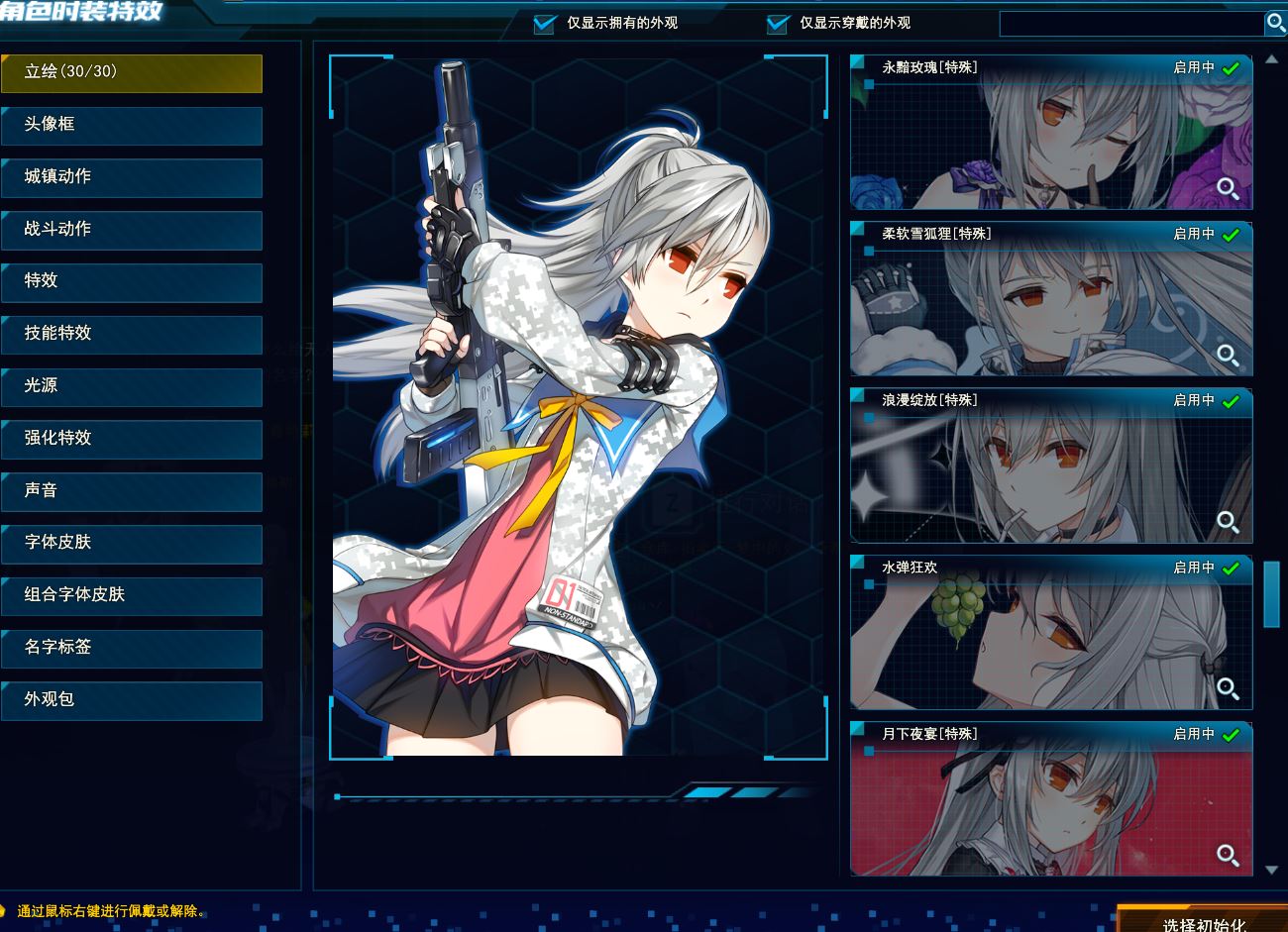Toggle 仅显示拥有的外观 checkbox

[x=544, y=24]
